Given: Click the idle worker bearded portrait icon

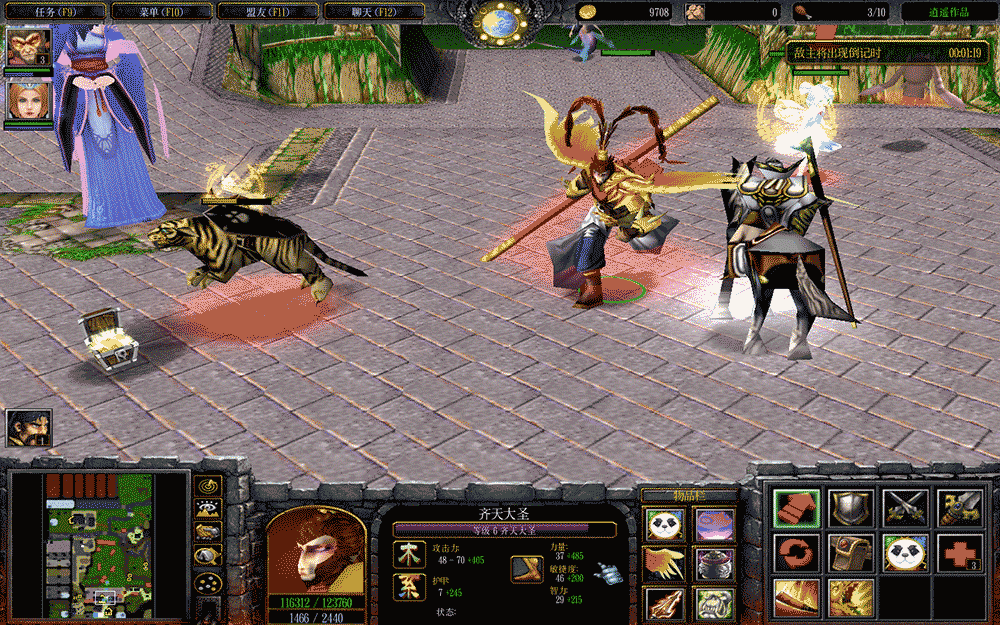Looking at the screenshot, I should click(x=28, y=427).
